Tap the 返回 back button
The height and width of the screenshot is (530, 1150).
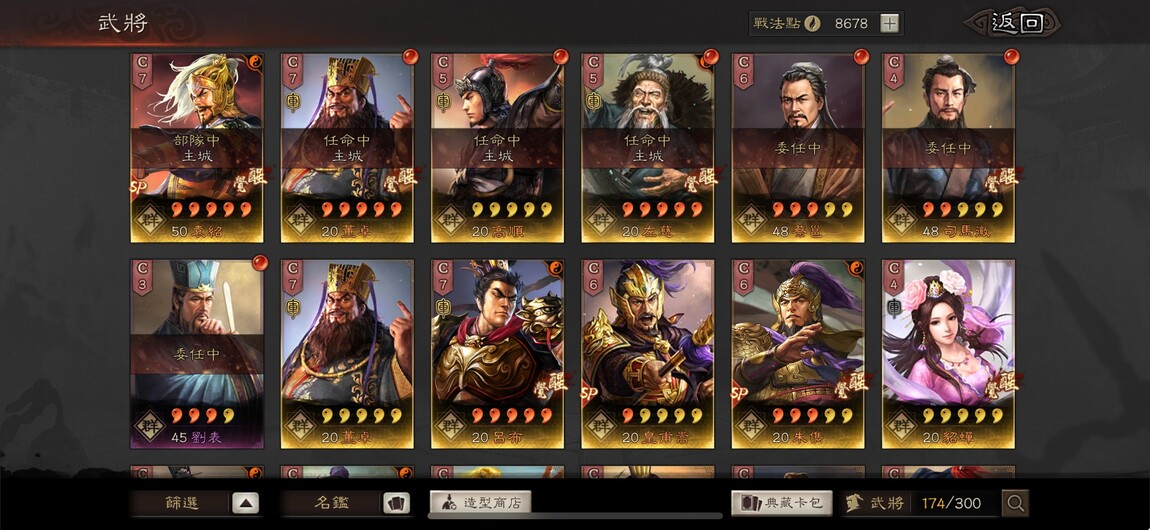[x=1016, y=23]
